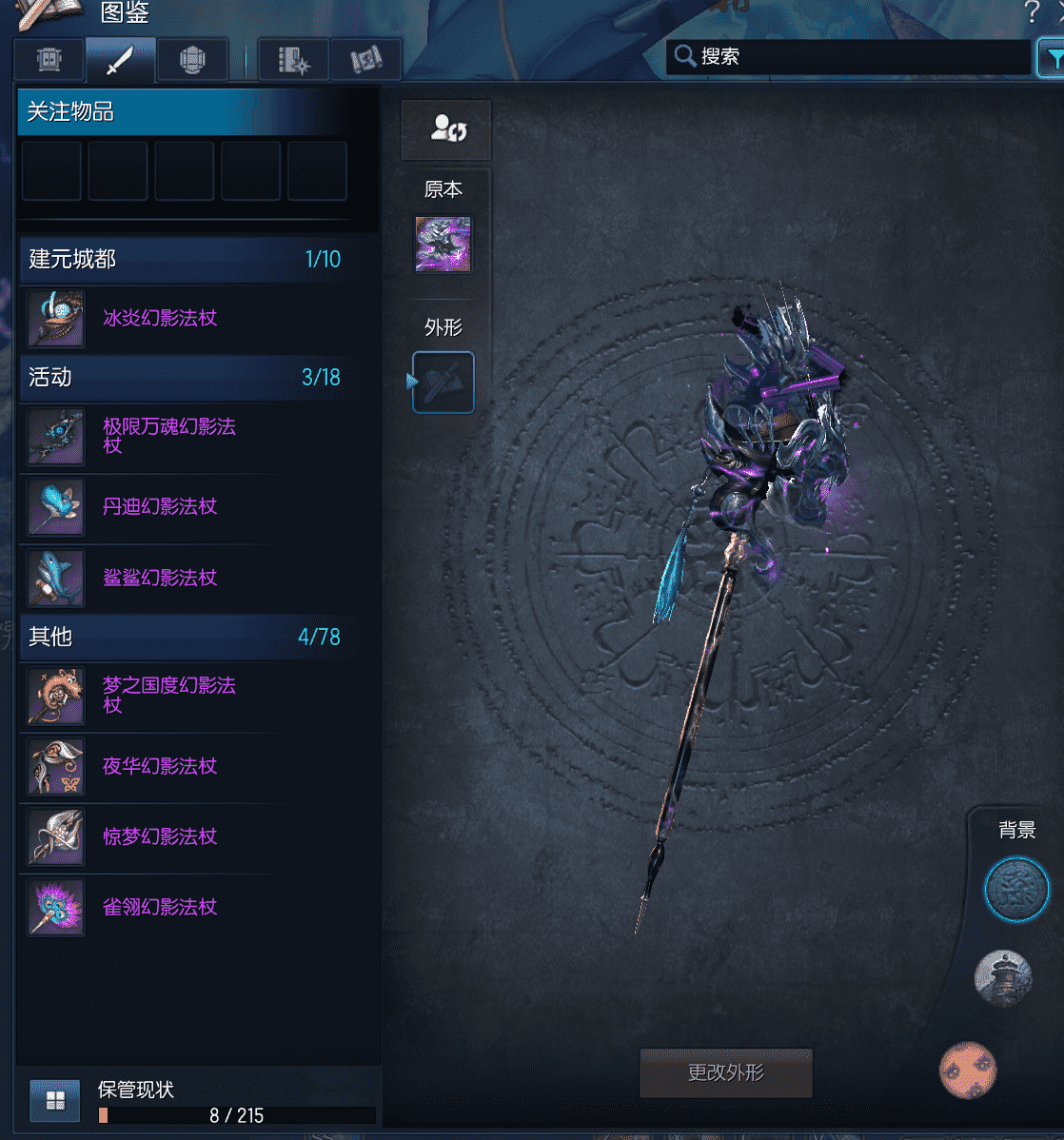Pick the shark 鲨鲨幻影法杖 entry
This screenshot has width=1064, height=1140.
[x=160, y=578]
